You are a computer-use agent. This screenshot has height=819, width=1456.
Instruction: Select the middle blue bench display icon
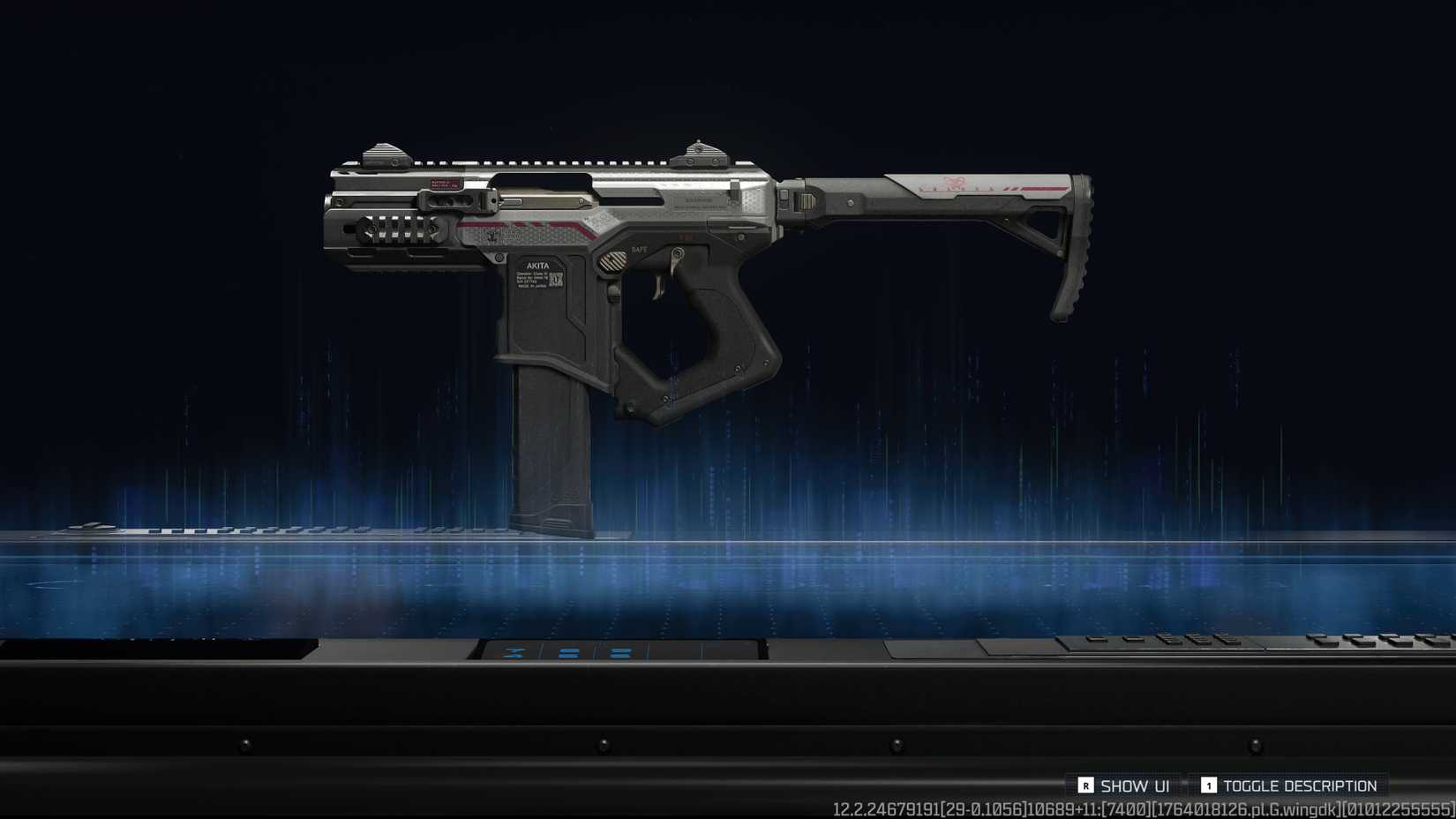point(568,654)
